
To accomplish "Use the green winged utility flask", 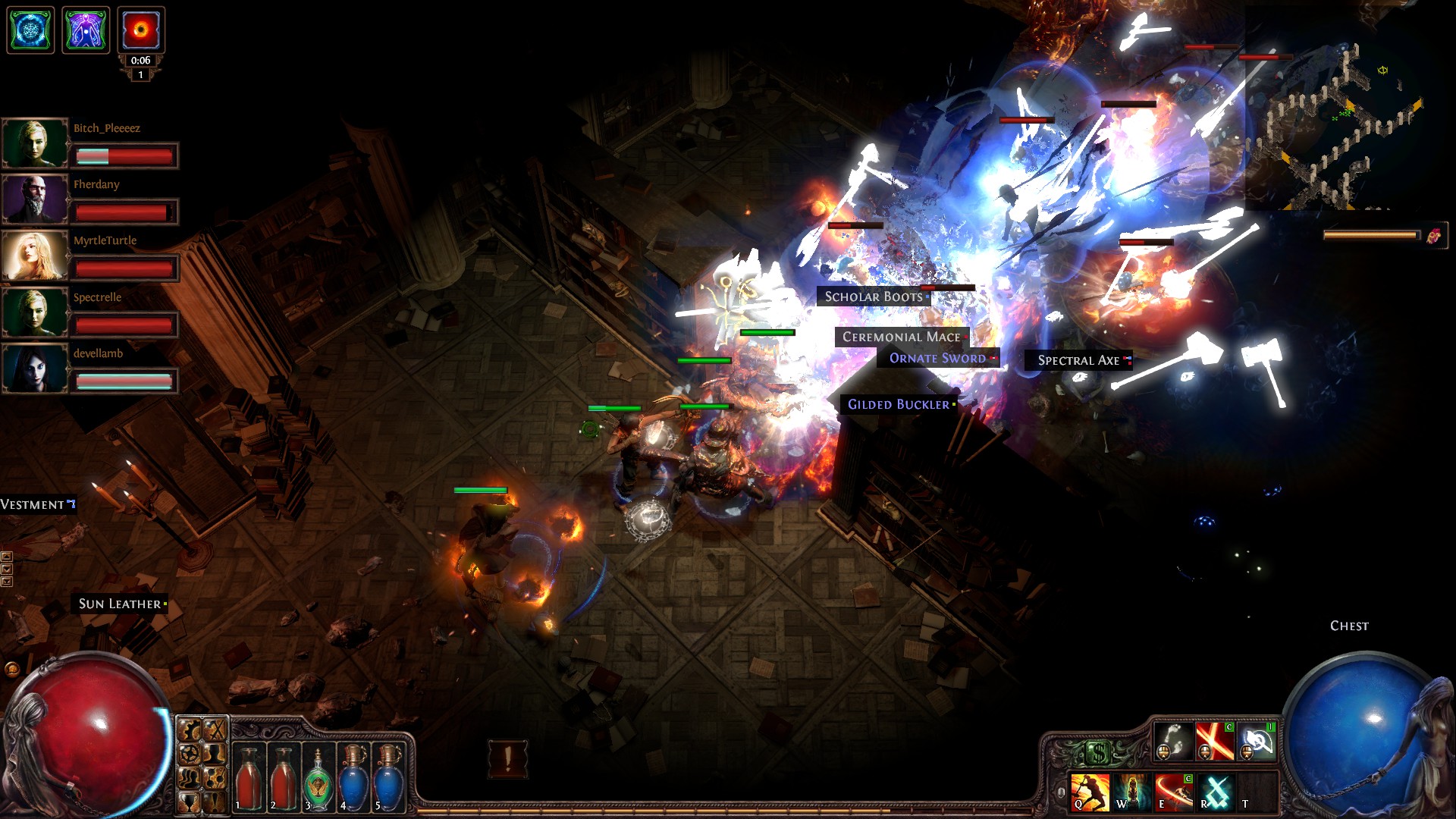I will tap(318, 778).
